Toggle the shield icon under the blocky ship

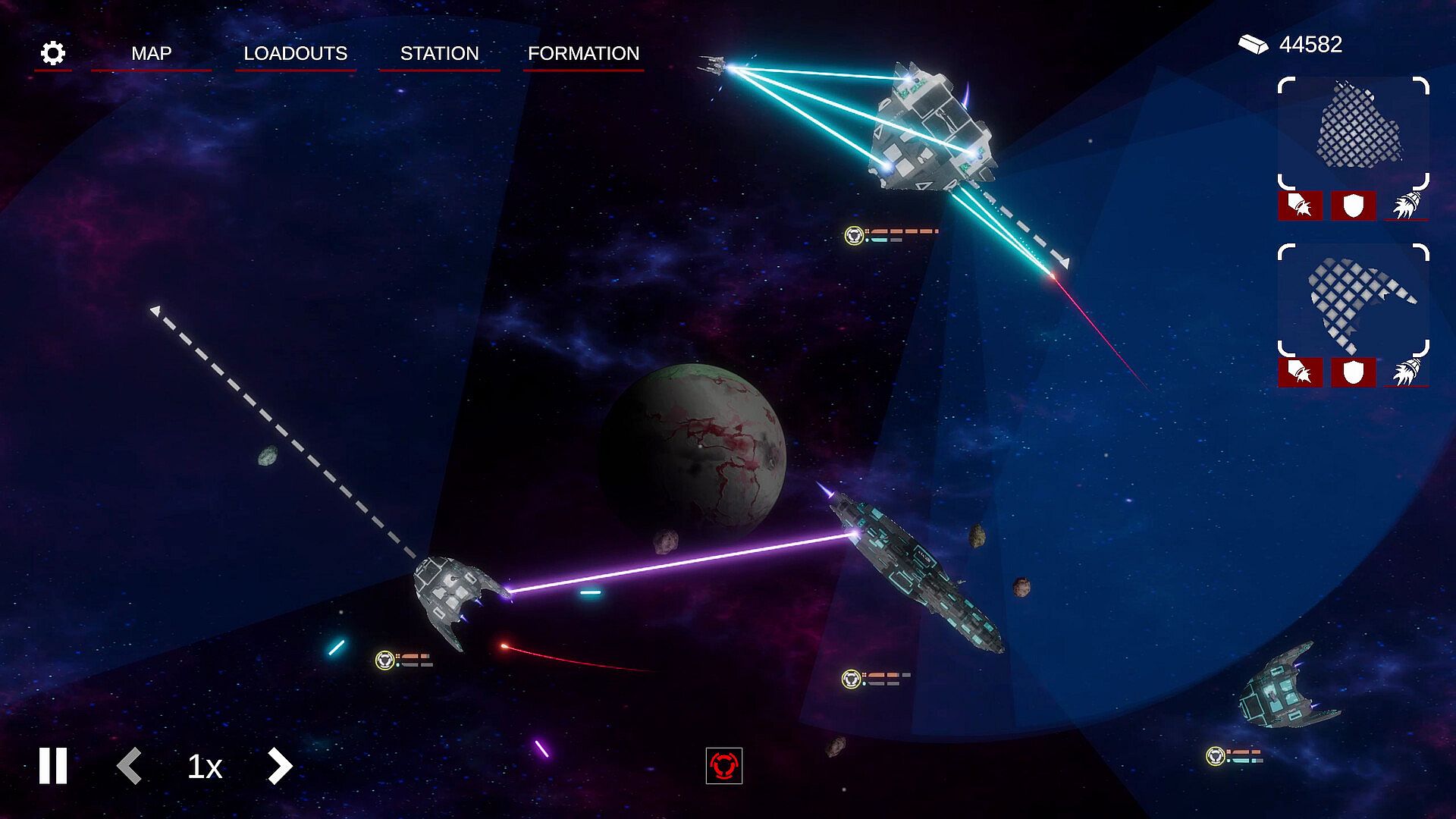click(1354, 206)
